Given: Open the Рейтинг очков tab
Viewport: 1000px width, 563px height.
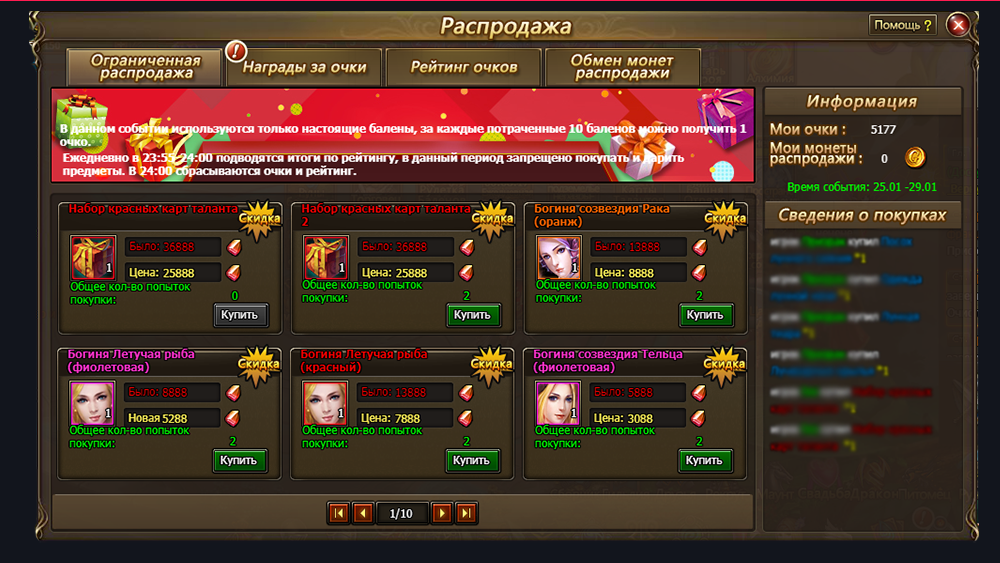Looking at the screenshot, I should [x=464, y=68].
